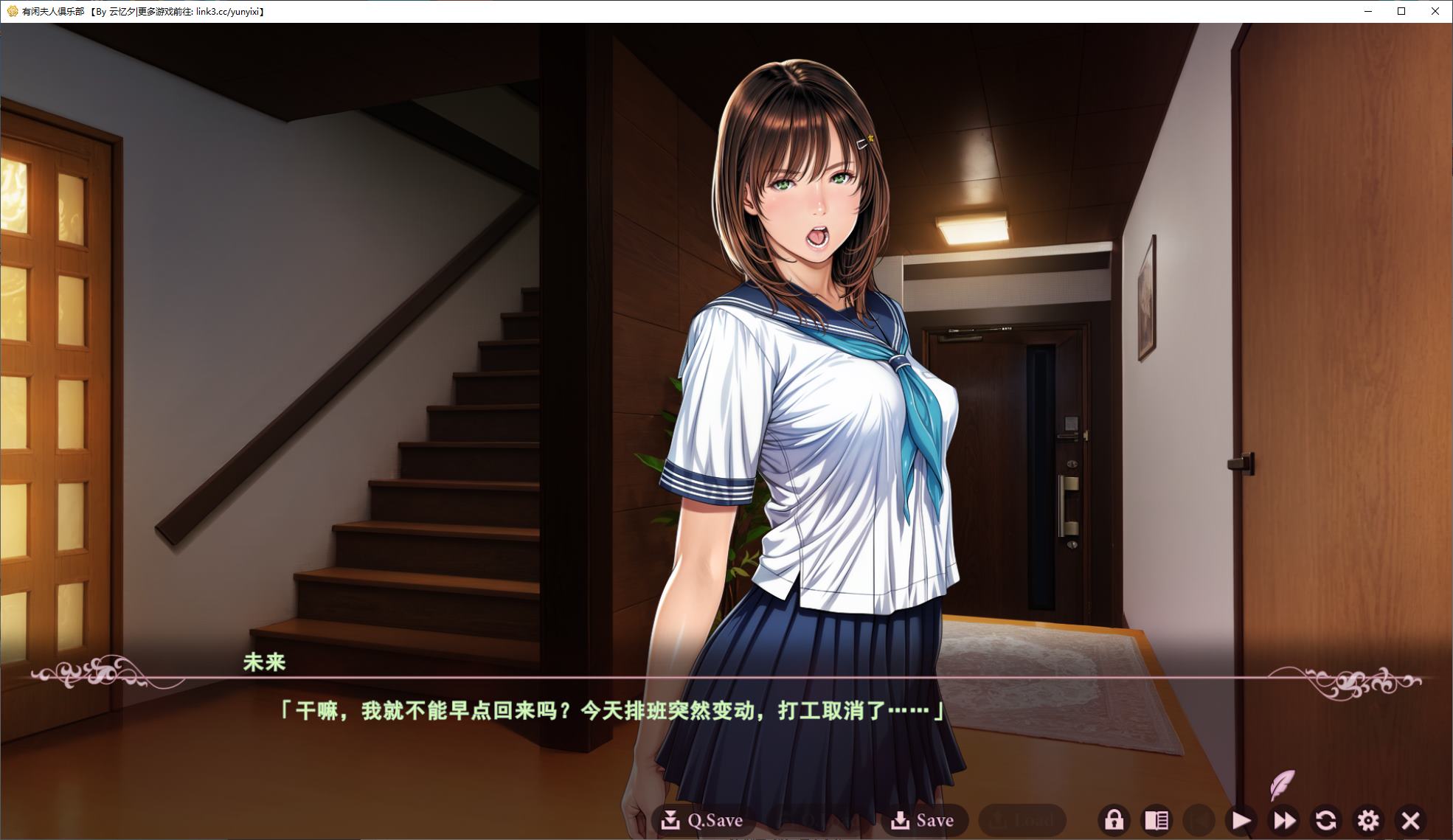
Task: Toggle skip mode with fast-forward icon
Action: 1284,819
